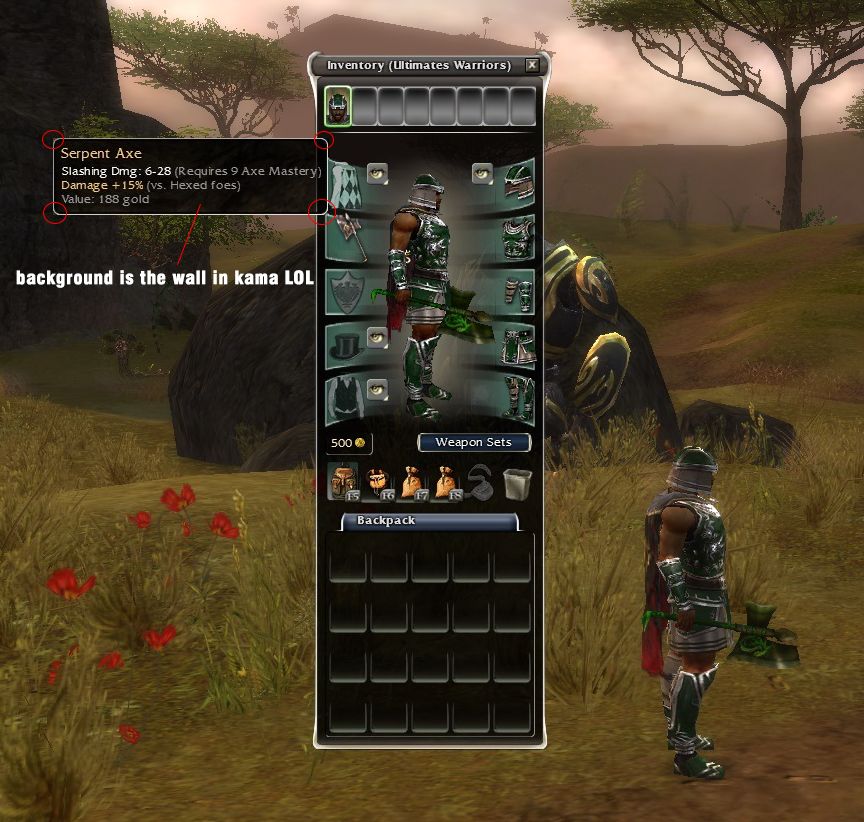Select the top hat costume slot

(346, 345)
